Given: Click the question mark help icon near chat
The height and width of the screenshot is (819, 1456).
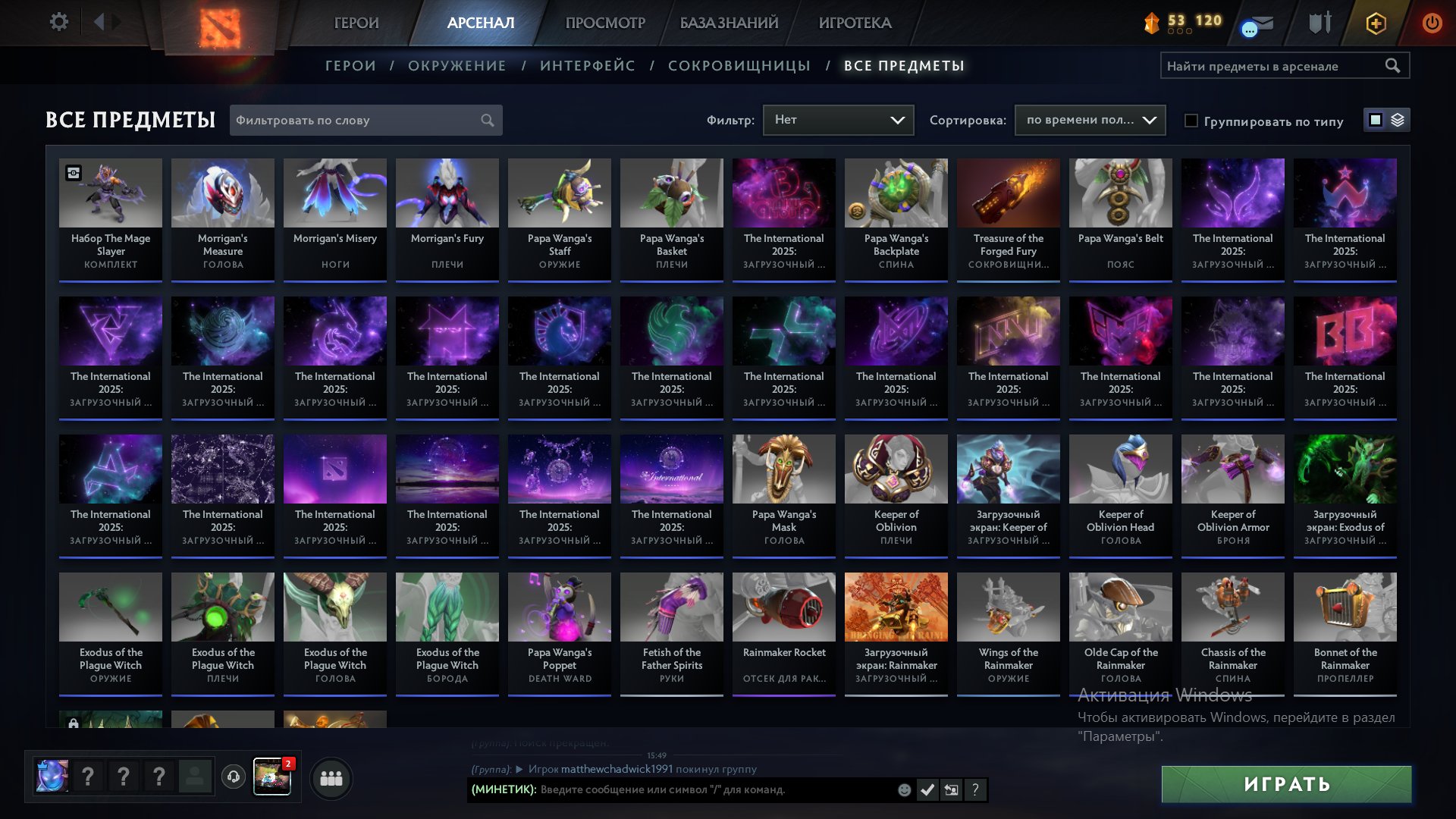Looking at the screenshot, I should pyautogui.click(x=974, y=789).
